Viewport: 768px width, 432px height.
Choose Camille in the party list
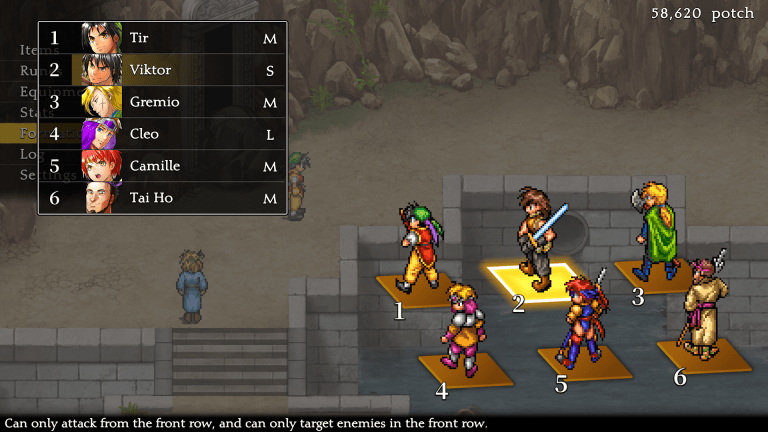(163, 166)
